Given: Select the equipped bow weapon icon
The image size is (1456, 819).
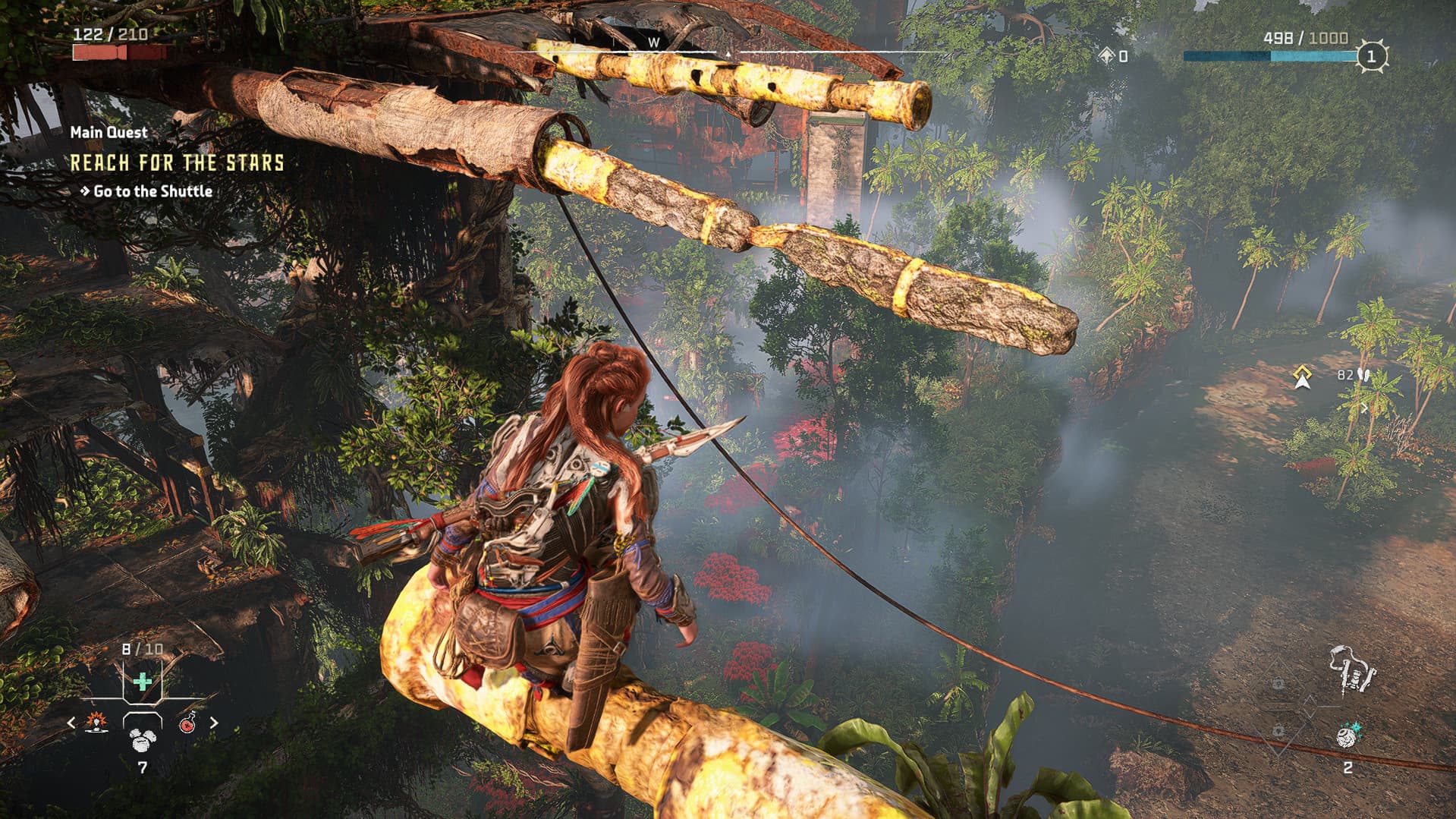Looking at the screenshot, I should pyautogui.click(x=1351, y=670).
